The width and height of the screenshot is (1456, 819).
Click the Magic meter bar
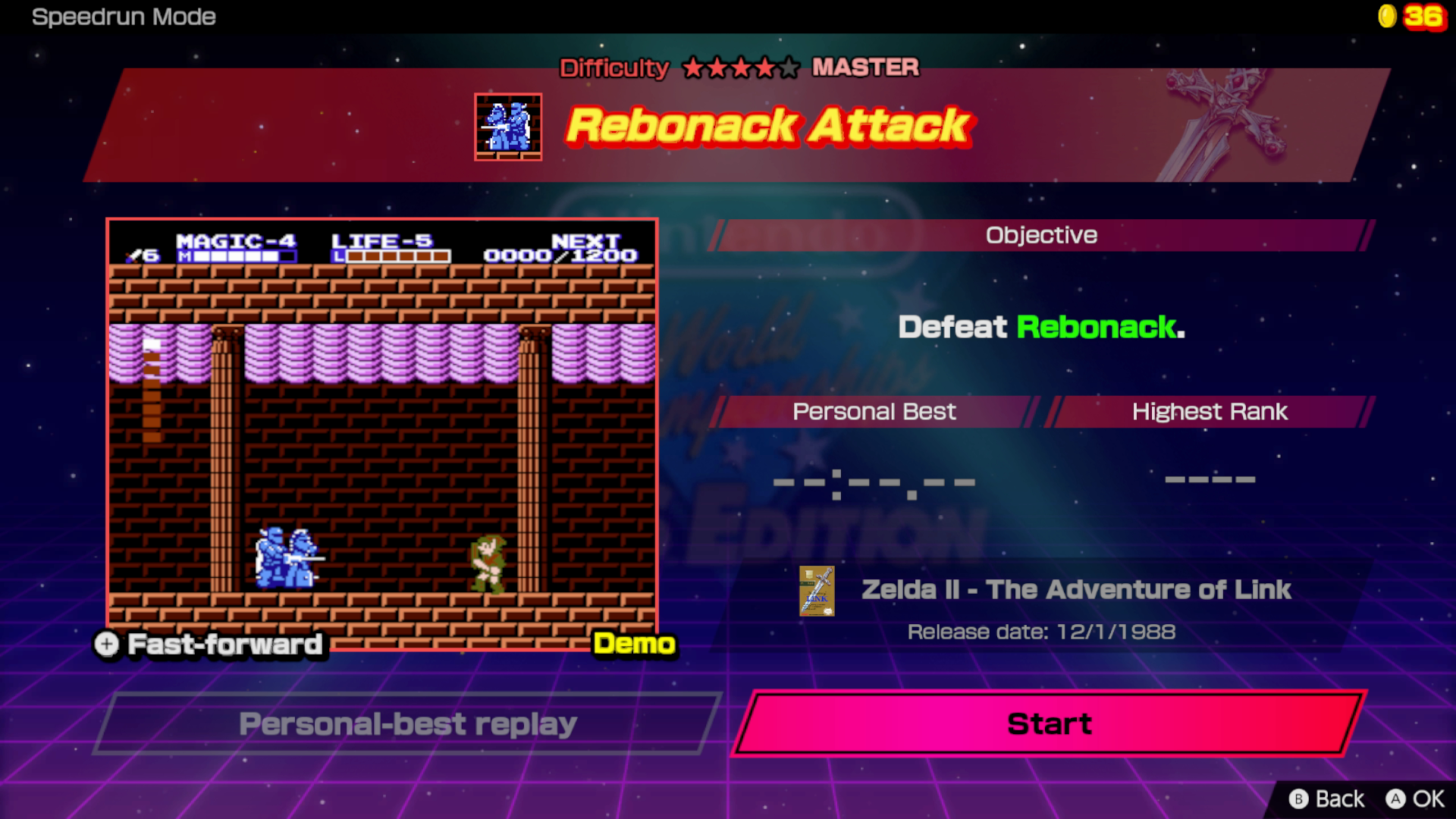pos(236,256)
